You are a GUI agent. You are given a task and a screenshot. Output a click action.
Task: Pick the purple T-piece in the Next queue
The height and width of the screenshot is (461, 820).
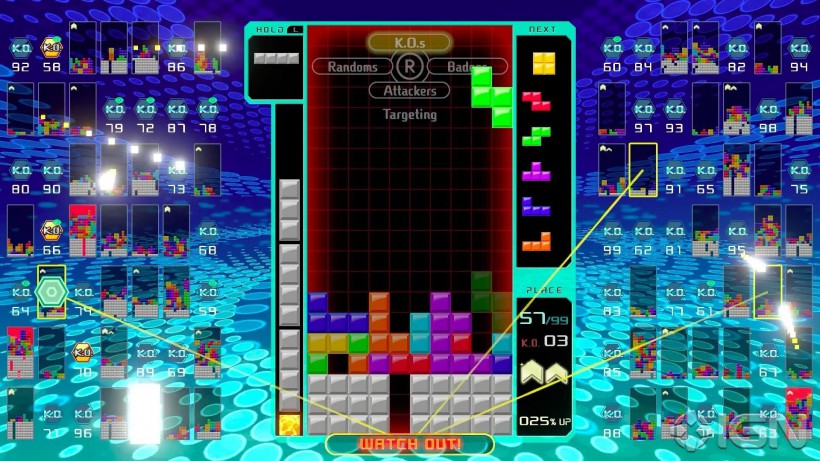tap(538, 171)
